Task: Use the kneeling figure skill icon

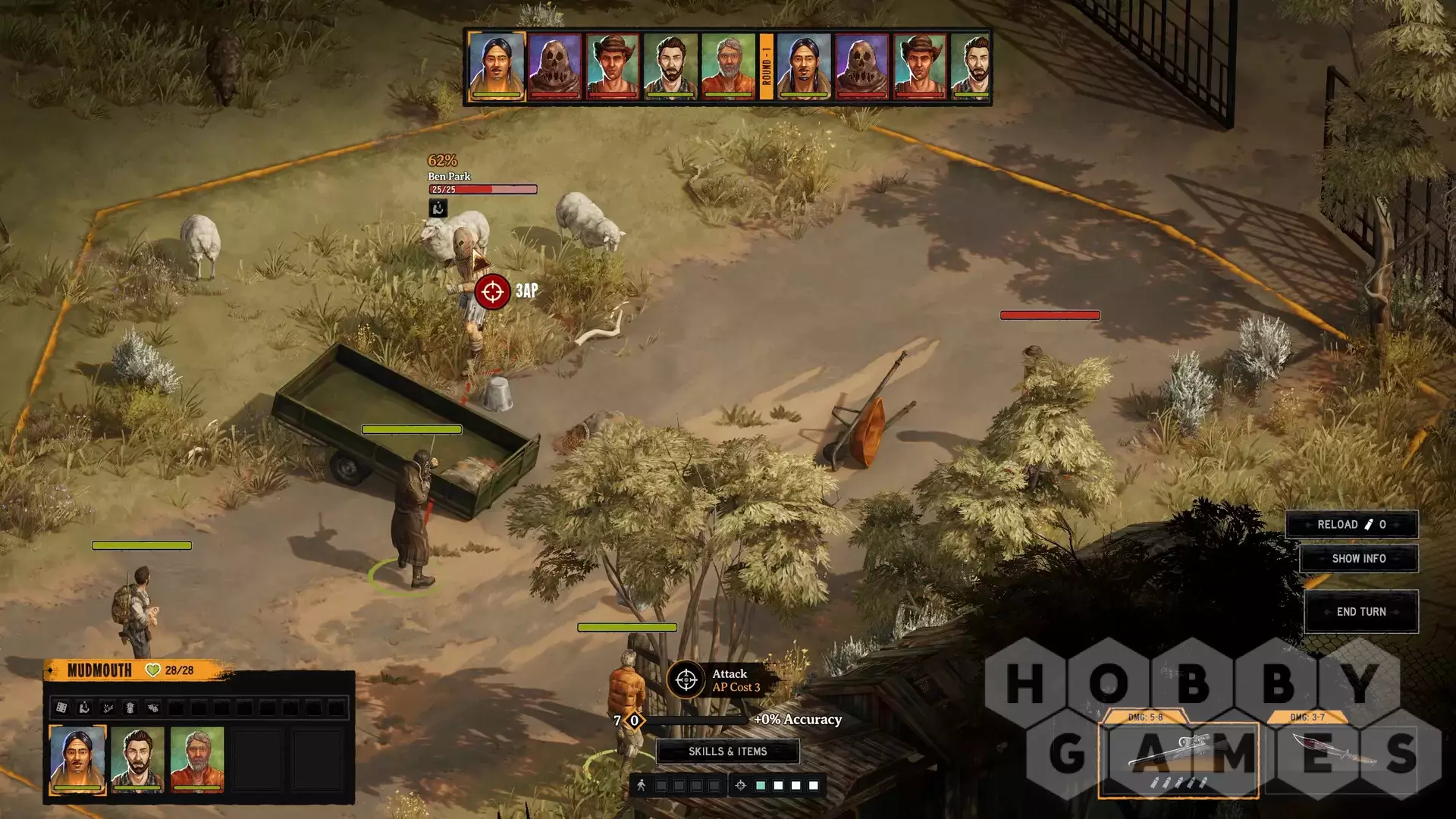Action: point(85,708)
